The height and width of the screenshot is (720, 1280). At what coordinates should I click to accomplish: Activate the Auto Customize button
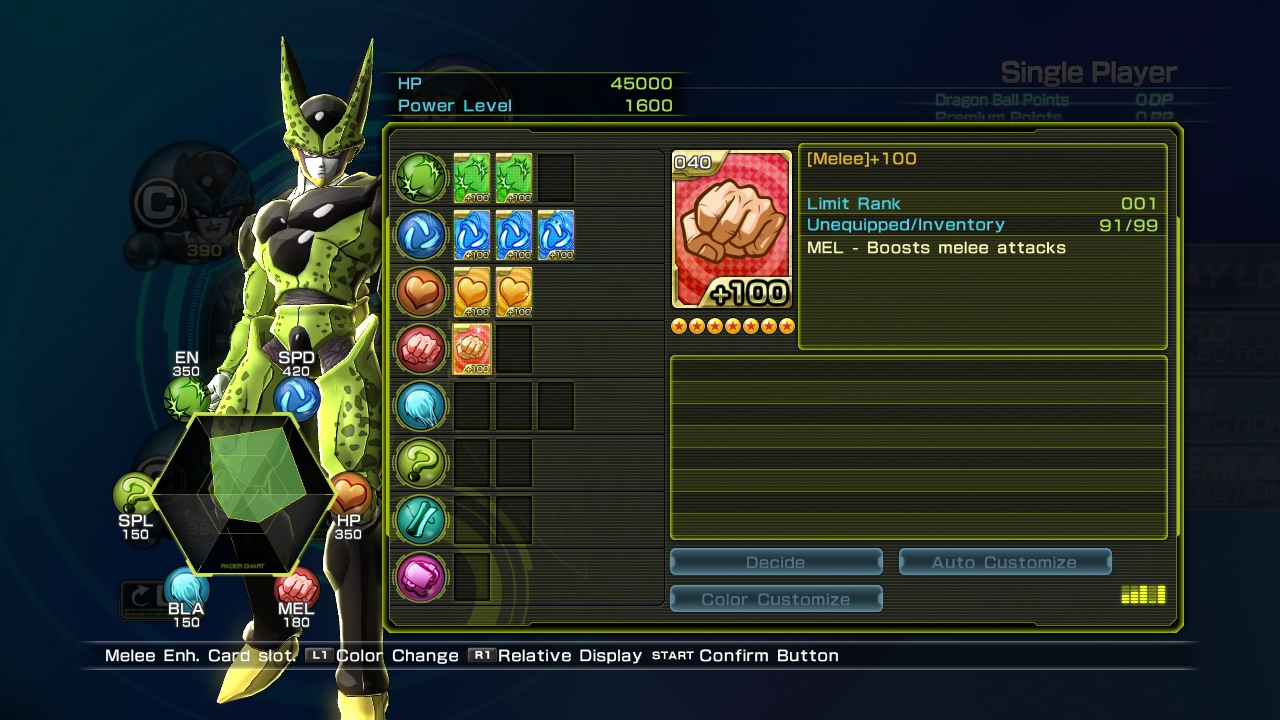1004,562
